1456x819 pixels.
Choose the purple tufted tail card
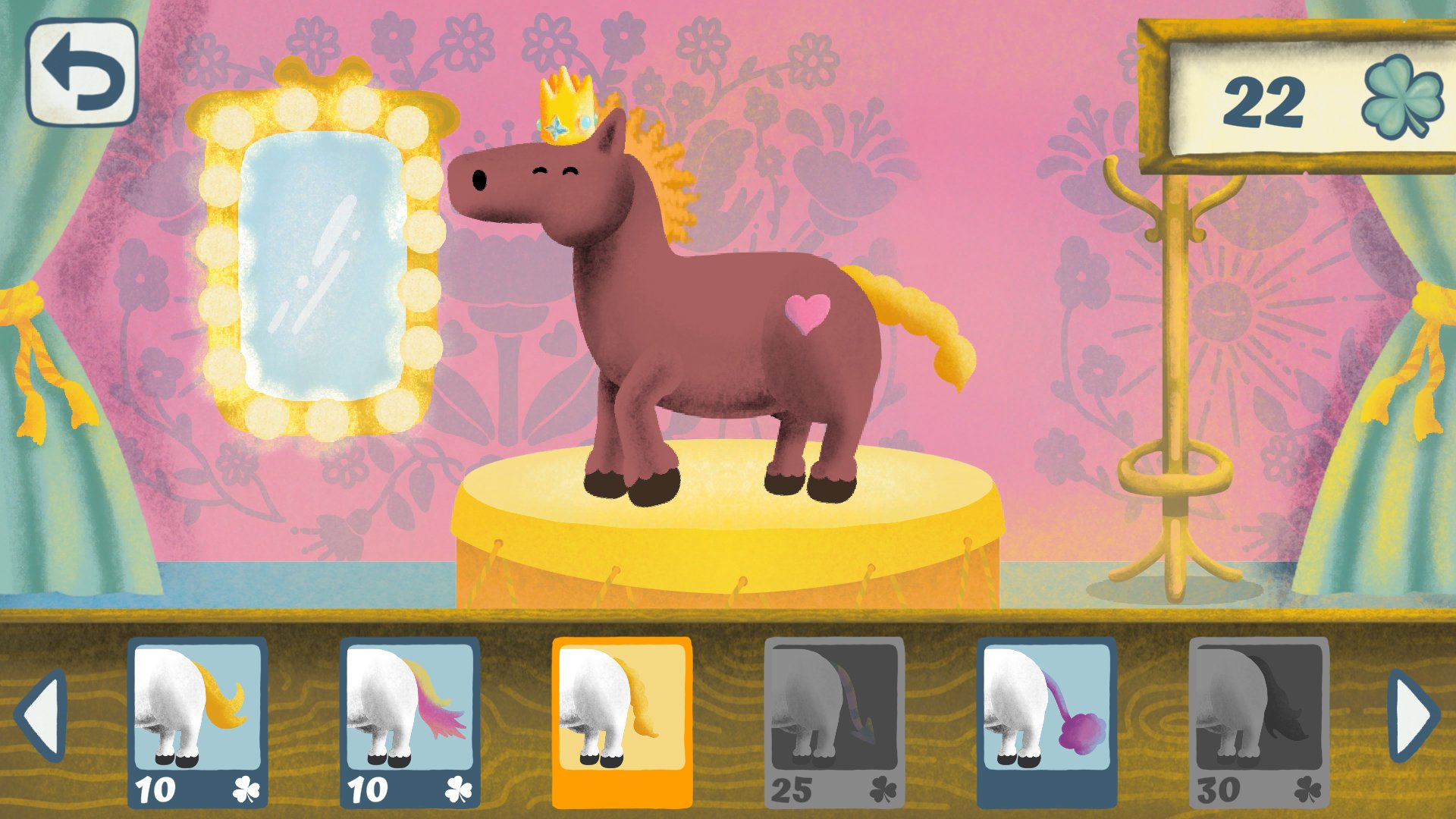(1046, 722)
